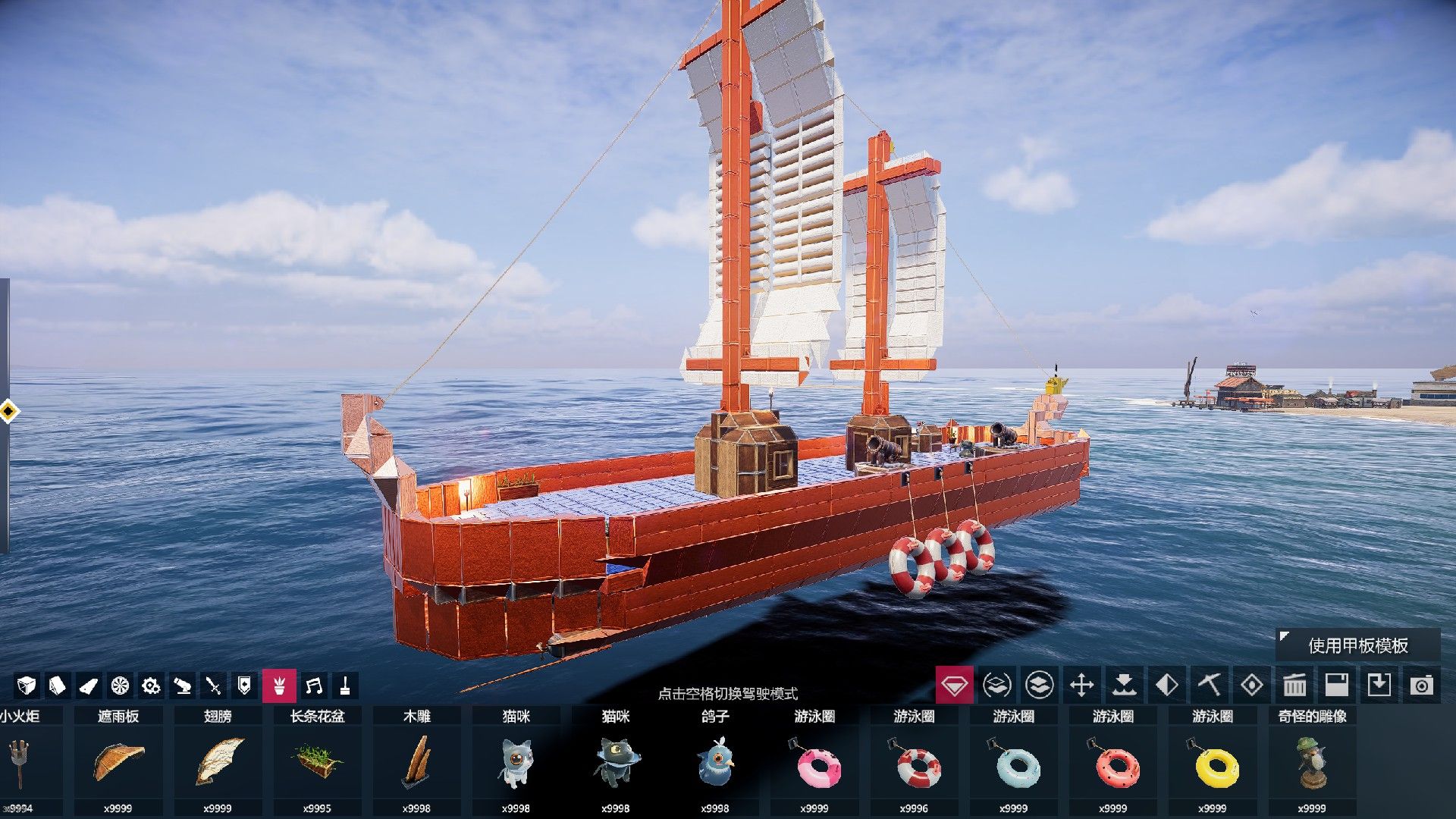This screenshot has width=1456, height=819.
Task: Take a screenshot with the camera icon
Action: coord(1421,686)
